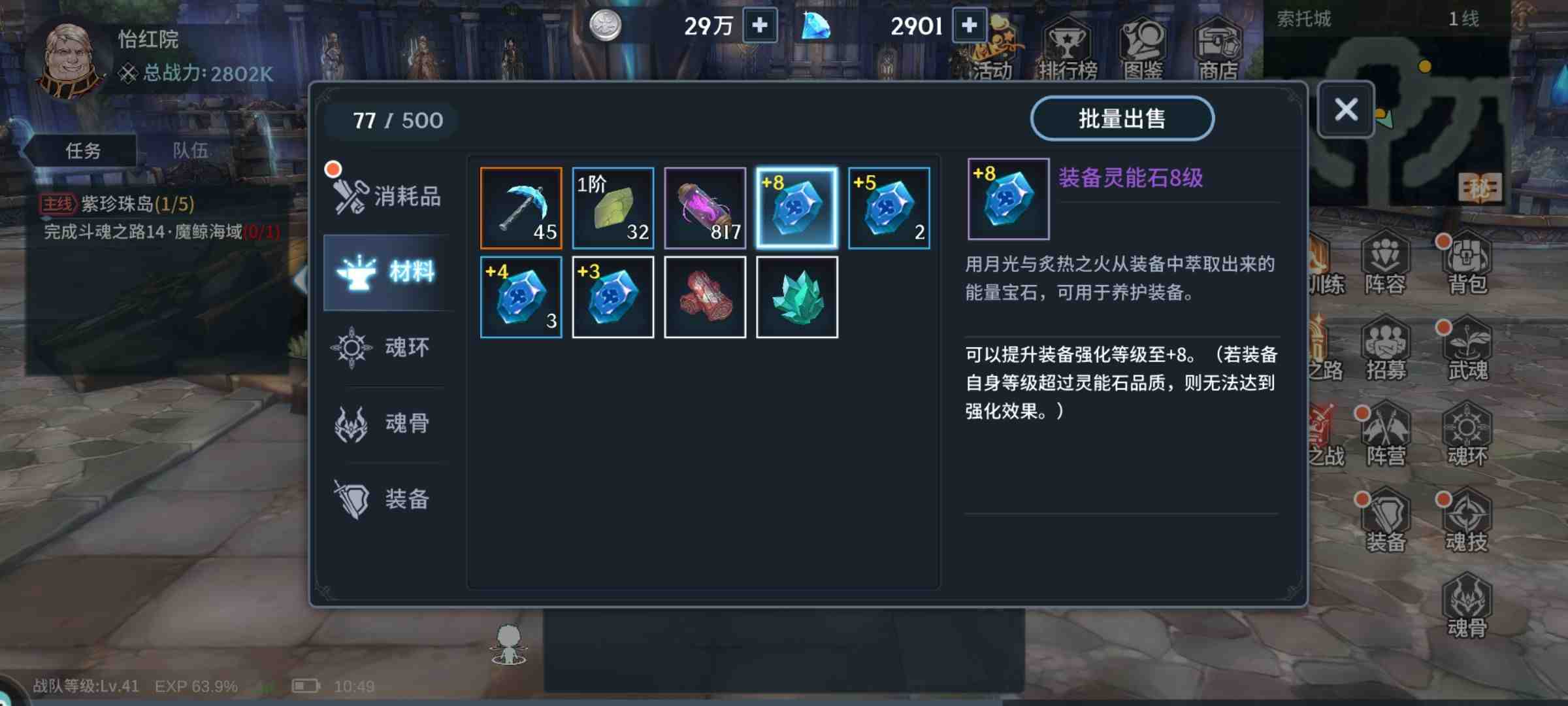This screenshot has height=706, width=1568.
Task: Select the 魂环 soul ring category
Action: pos(387,348)
